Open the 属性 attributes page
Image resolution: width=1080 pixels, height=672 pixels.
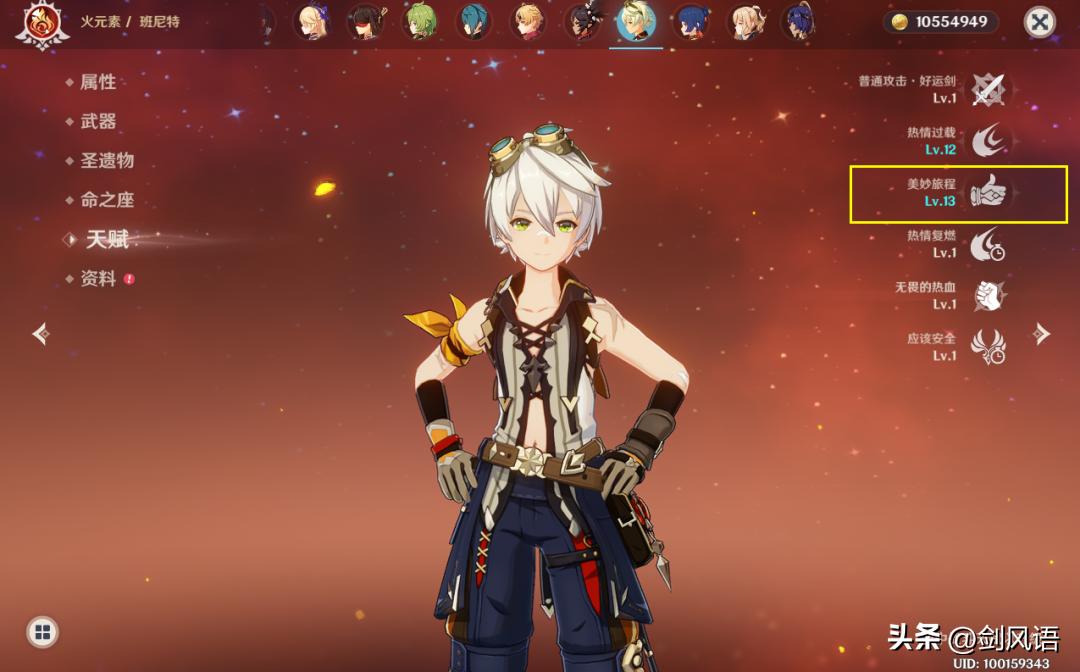[x=98, y=82]
